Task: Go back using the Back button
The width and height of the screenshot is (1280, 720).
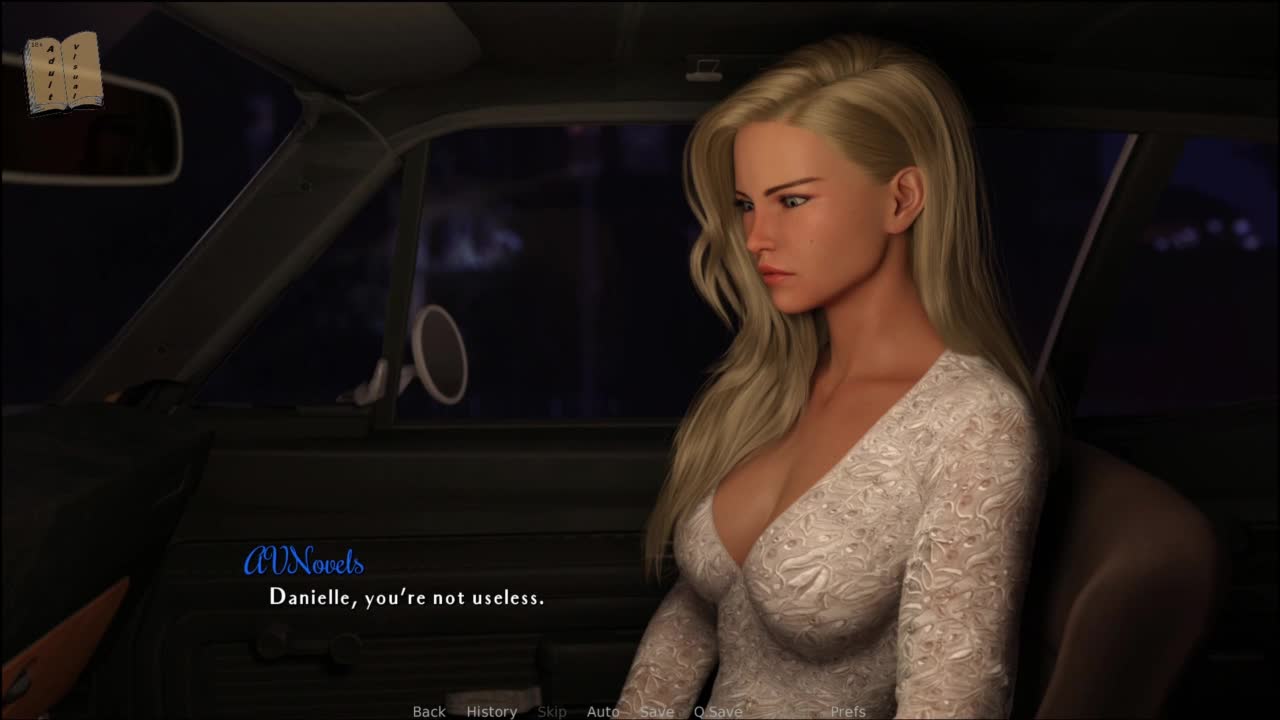Action: tap(429, 711)
